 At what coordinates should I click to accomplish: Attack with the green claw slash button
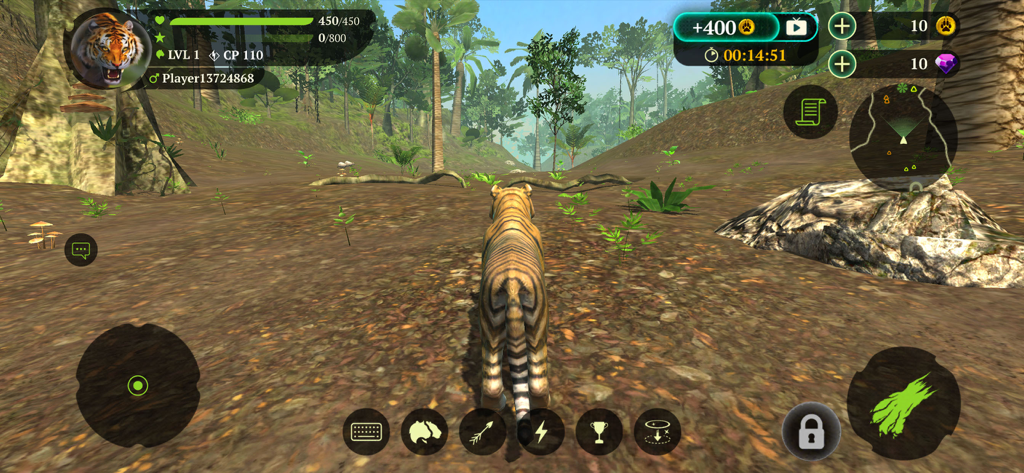tap(903, 403)
